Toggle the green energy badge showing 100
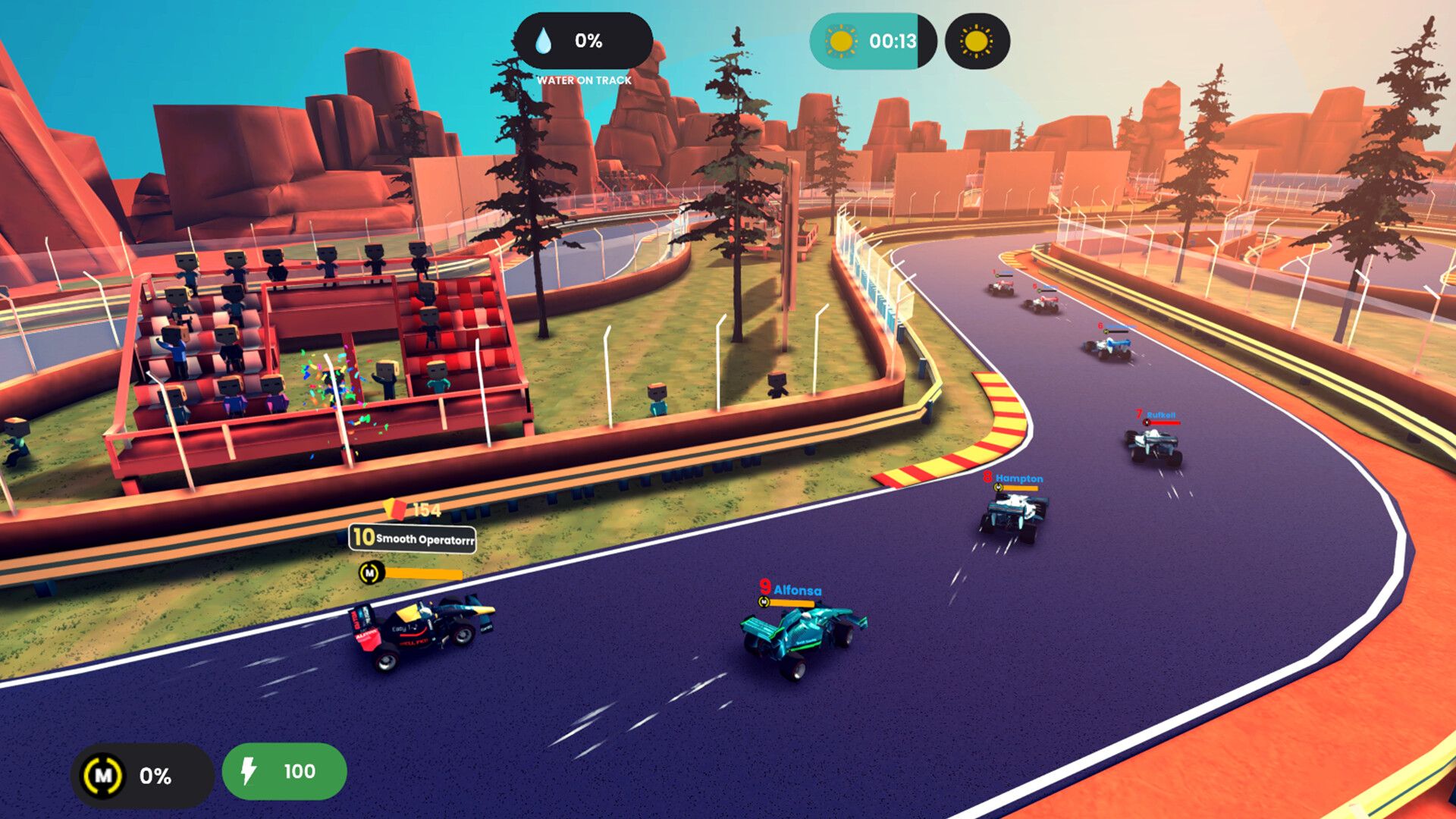 click(284, 771)
